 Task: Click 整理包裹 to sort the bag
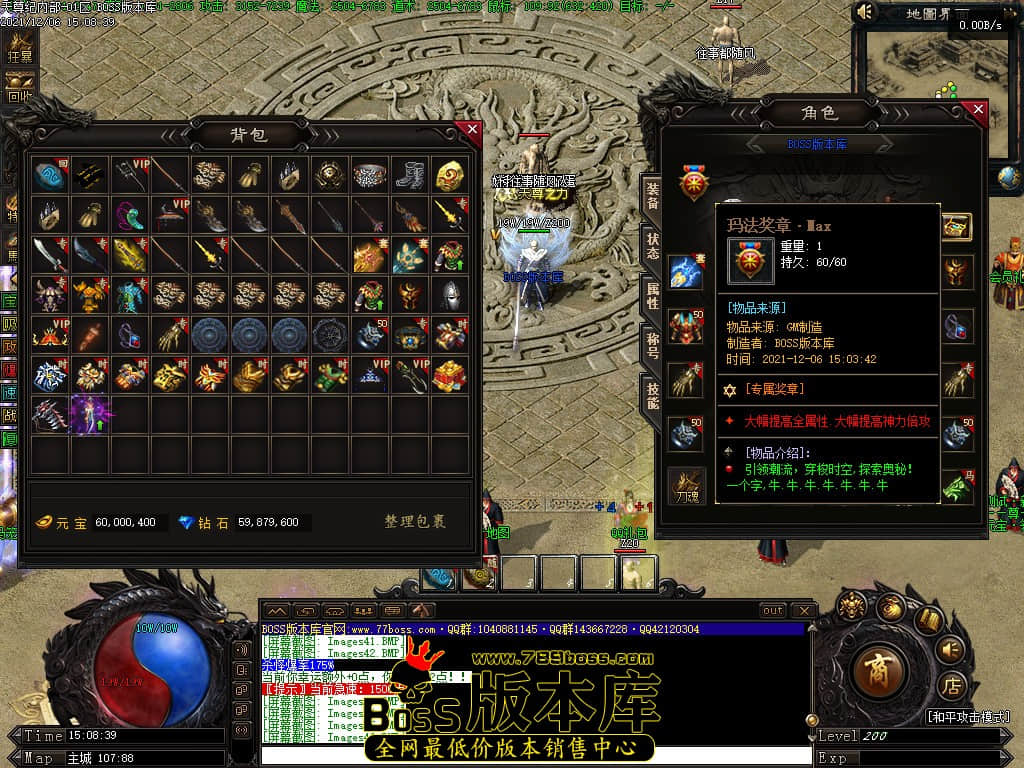414,522
